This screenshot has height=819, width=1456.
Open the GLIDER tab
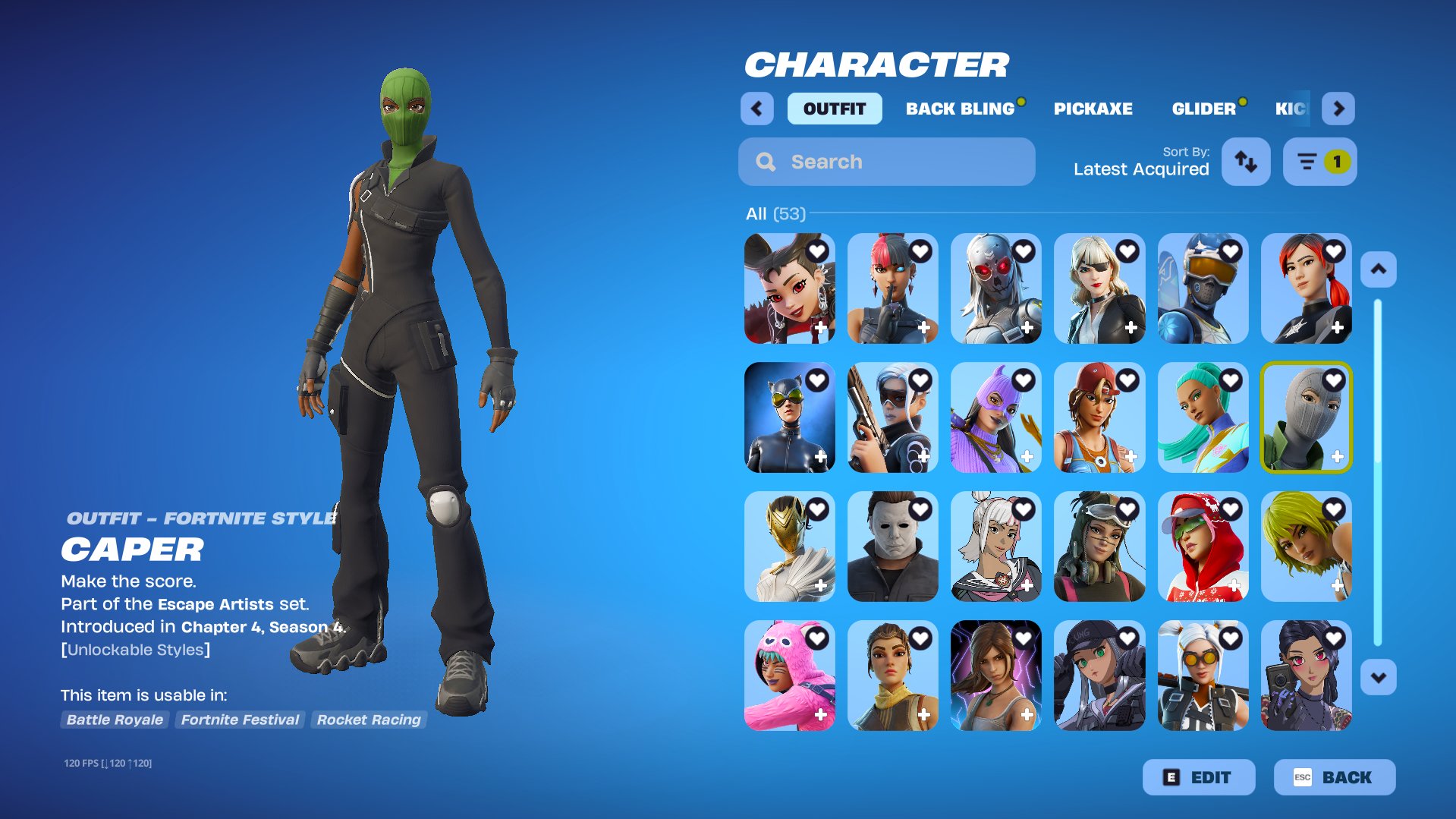pyautogui.click(x=1203, y=108)
